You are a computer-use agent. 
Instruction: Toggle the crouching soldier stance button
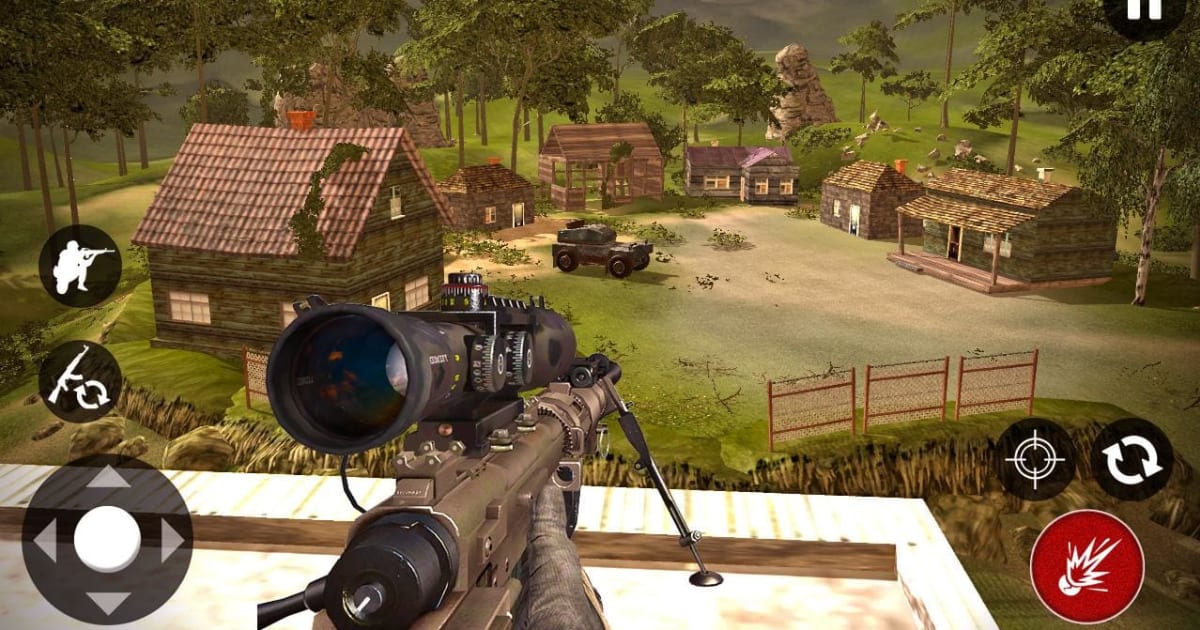80,266
